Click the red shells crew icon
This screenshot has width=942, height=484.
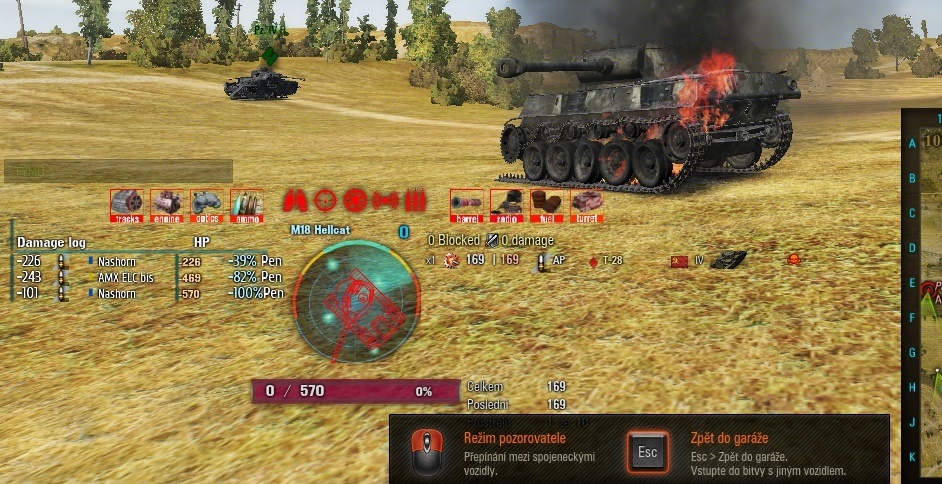(x=415, y=200)
